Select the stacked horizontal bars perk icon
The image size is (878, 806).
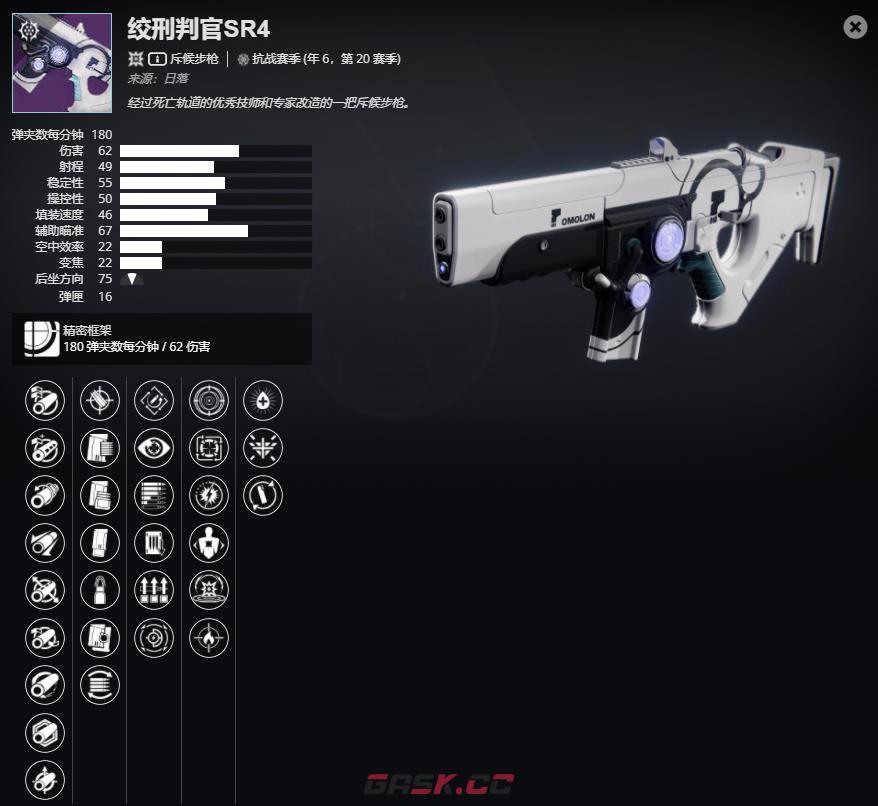point(154,496)
